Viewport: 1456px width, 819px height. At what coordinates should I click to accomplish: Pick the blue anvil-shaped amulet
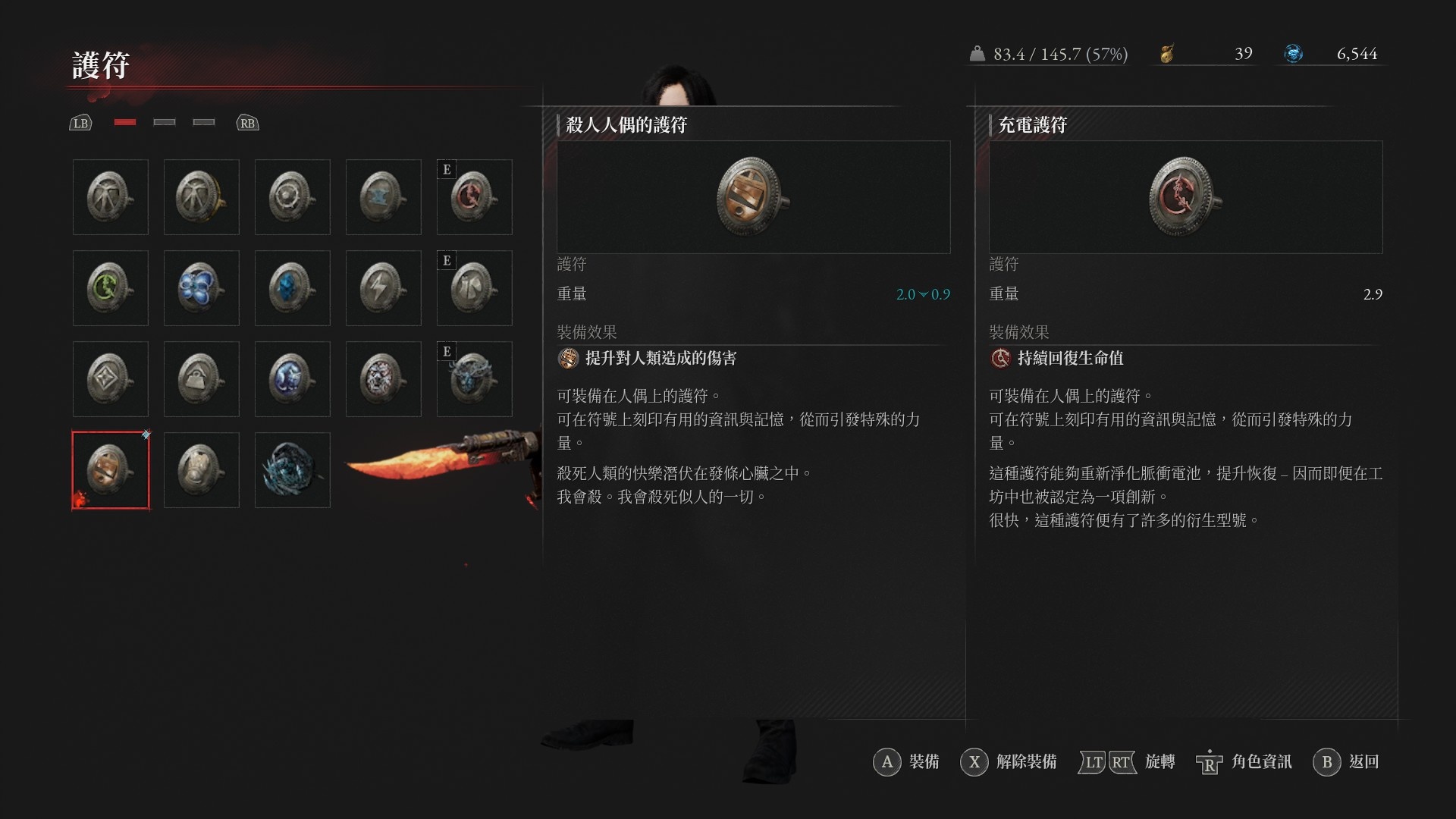point(383,197)
